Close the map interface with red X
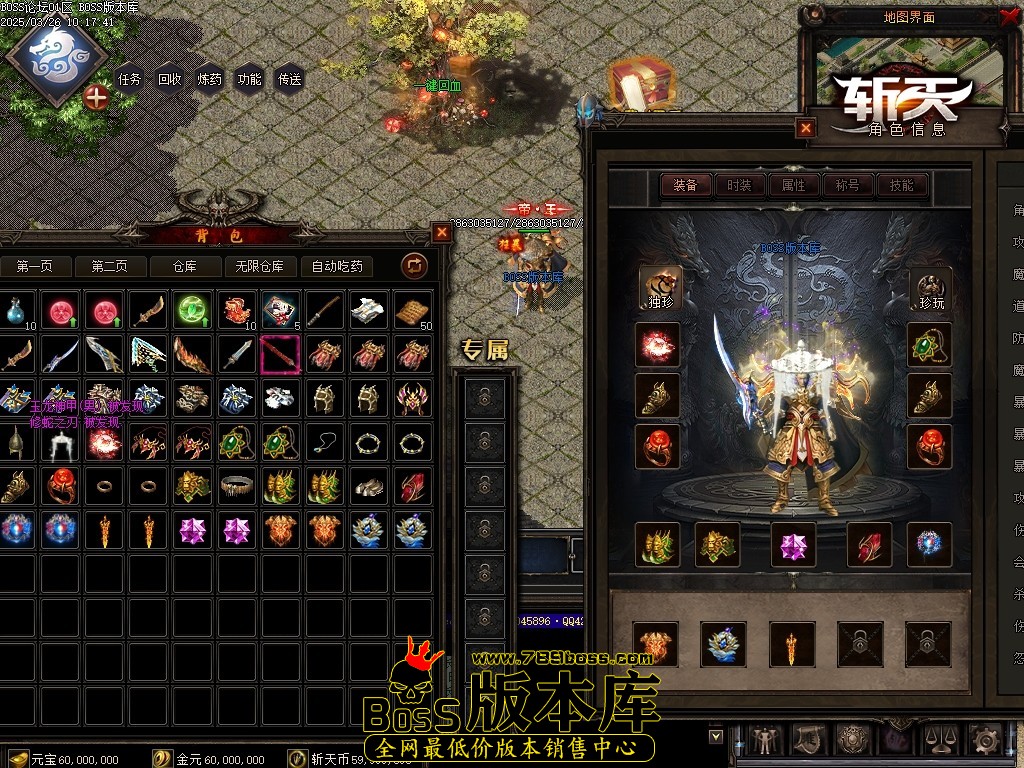The width and height of the screenshot is (1024, 768). (1008, 16)
